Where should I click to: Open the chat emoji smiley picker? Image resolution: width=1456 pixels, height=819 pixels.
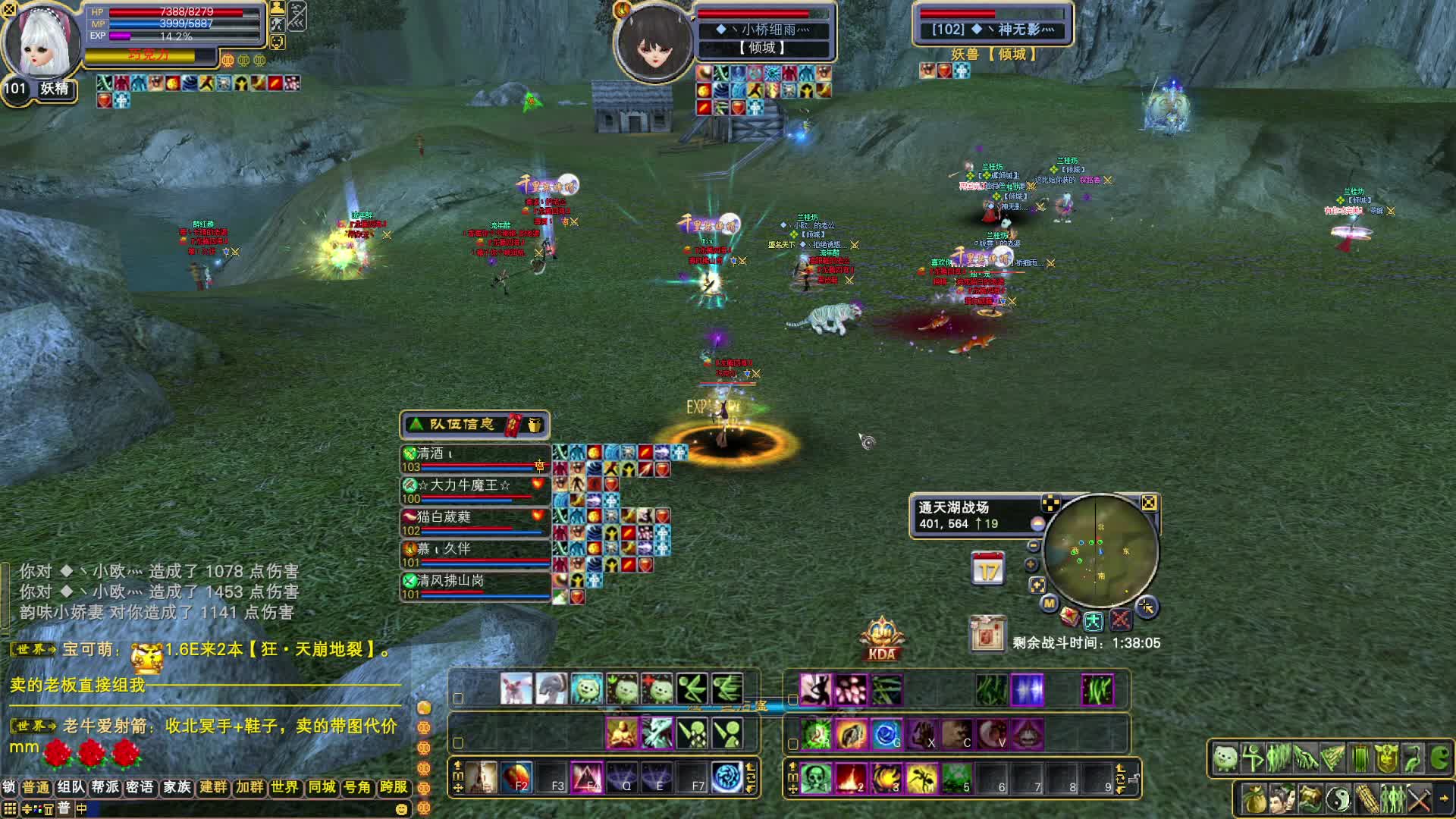401,809
